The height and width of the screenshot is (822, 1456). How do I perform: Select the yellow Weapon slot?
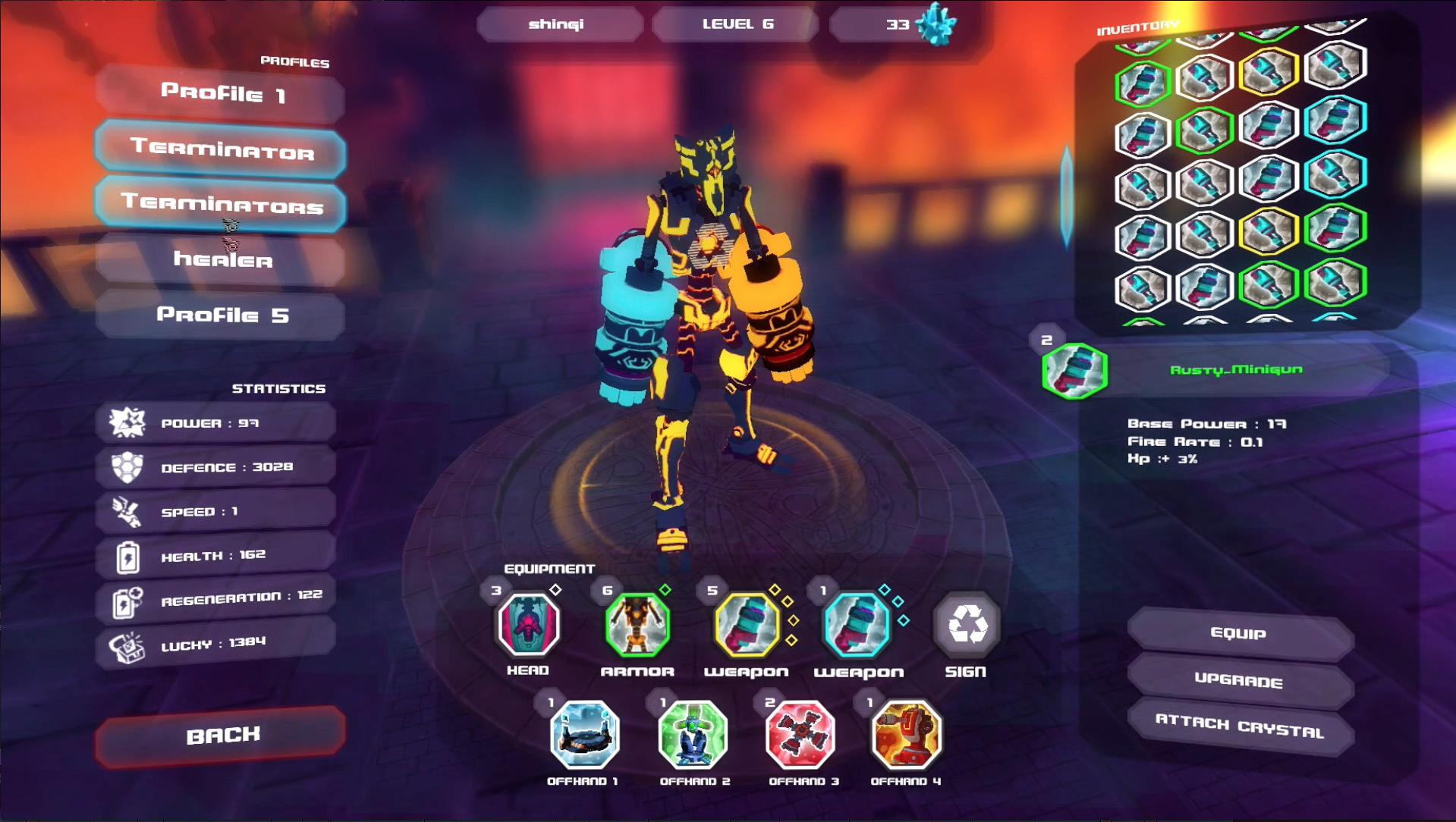[x=745, y=624]
